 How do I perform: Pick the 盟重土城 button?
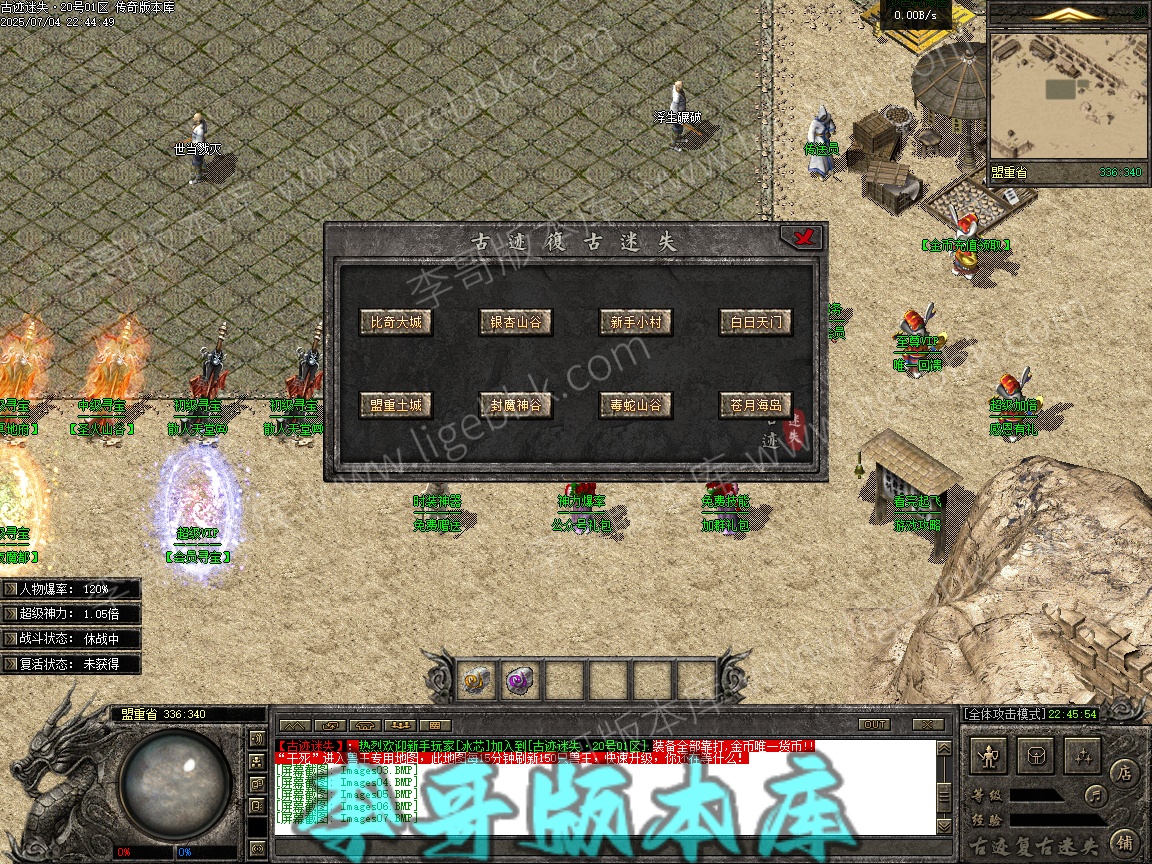point(396,406)
